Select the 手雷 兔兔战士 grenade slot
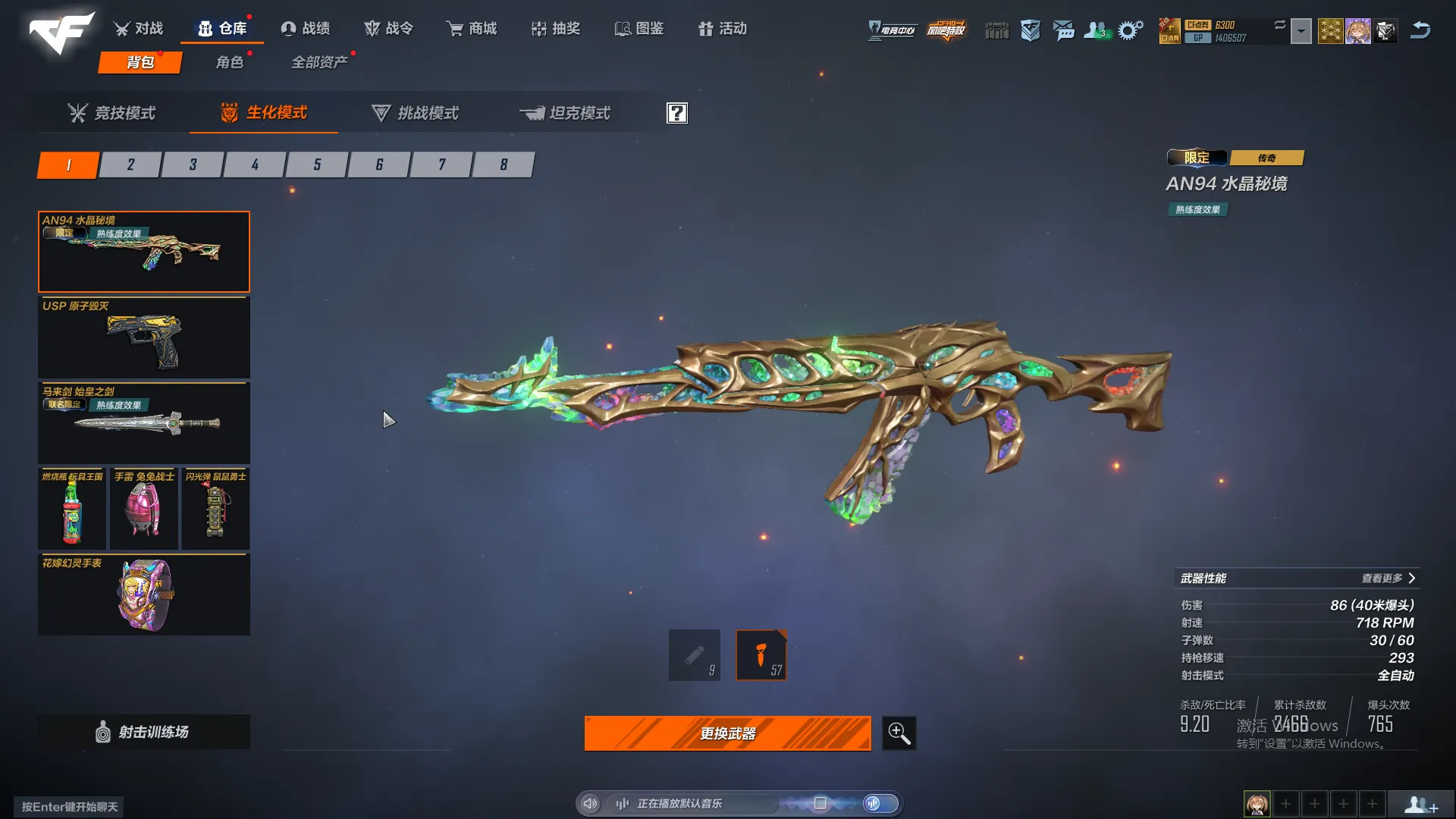 point(144,508)
